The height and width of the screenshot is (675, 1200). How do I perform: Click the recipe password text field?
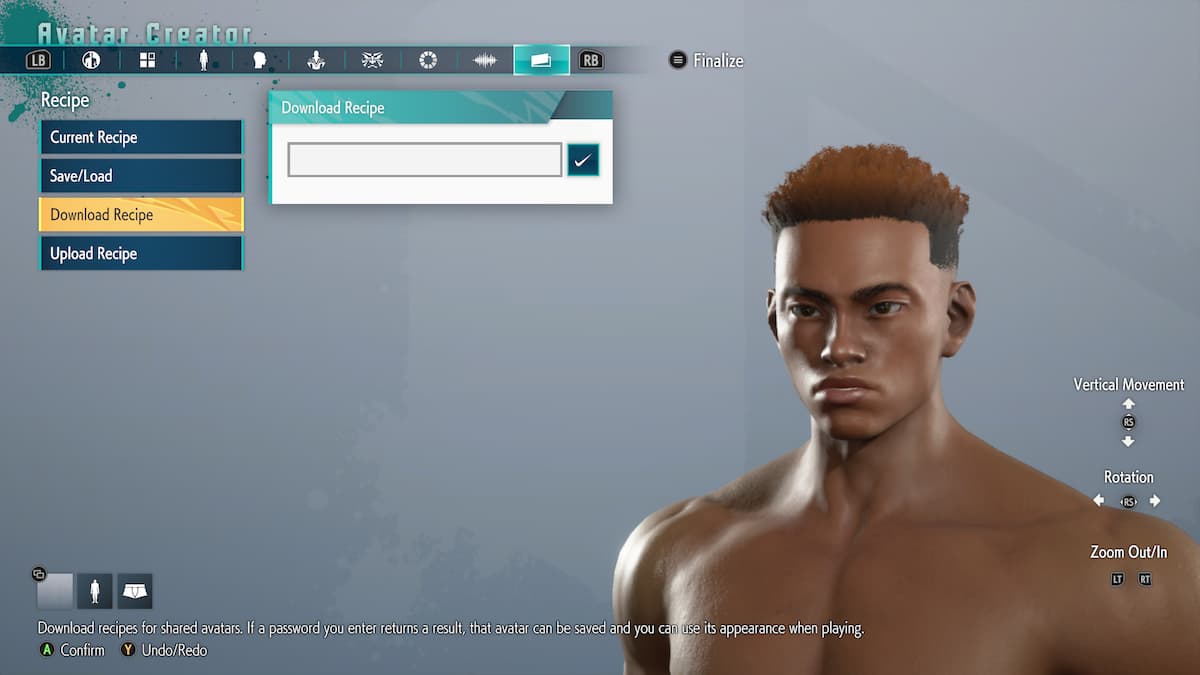coord(424,160)
